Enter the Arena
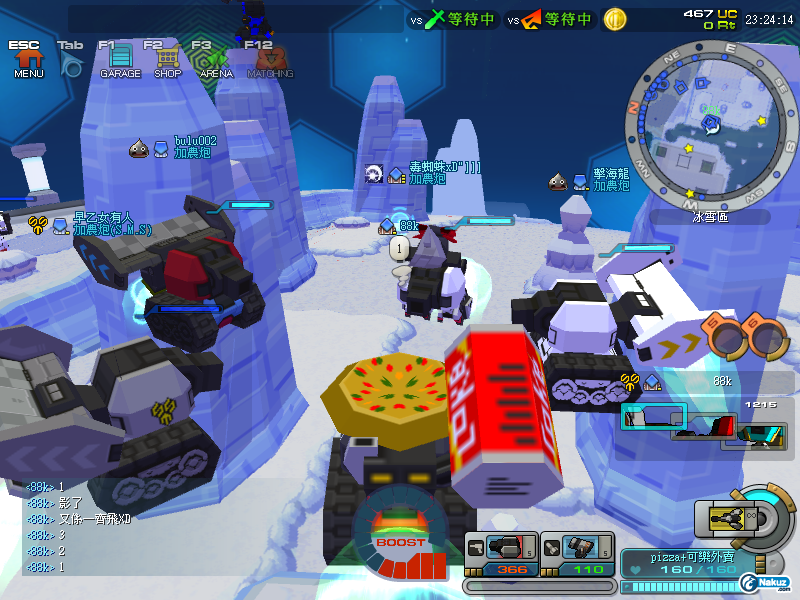Image resolution: width=800 pixels, height=600 pixels. click(215, 62)
